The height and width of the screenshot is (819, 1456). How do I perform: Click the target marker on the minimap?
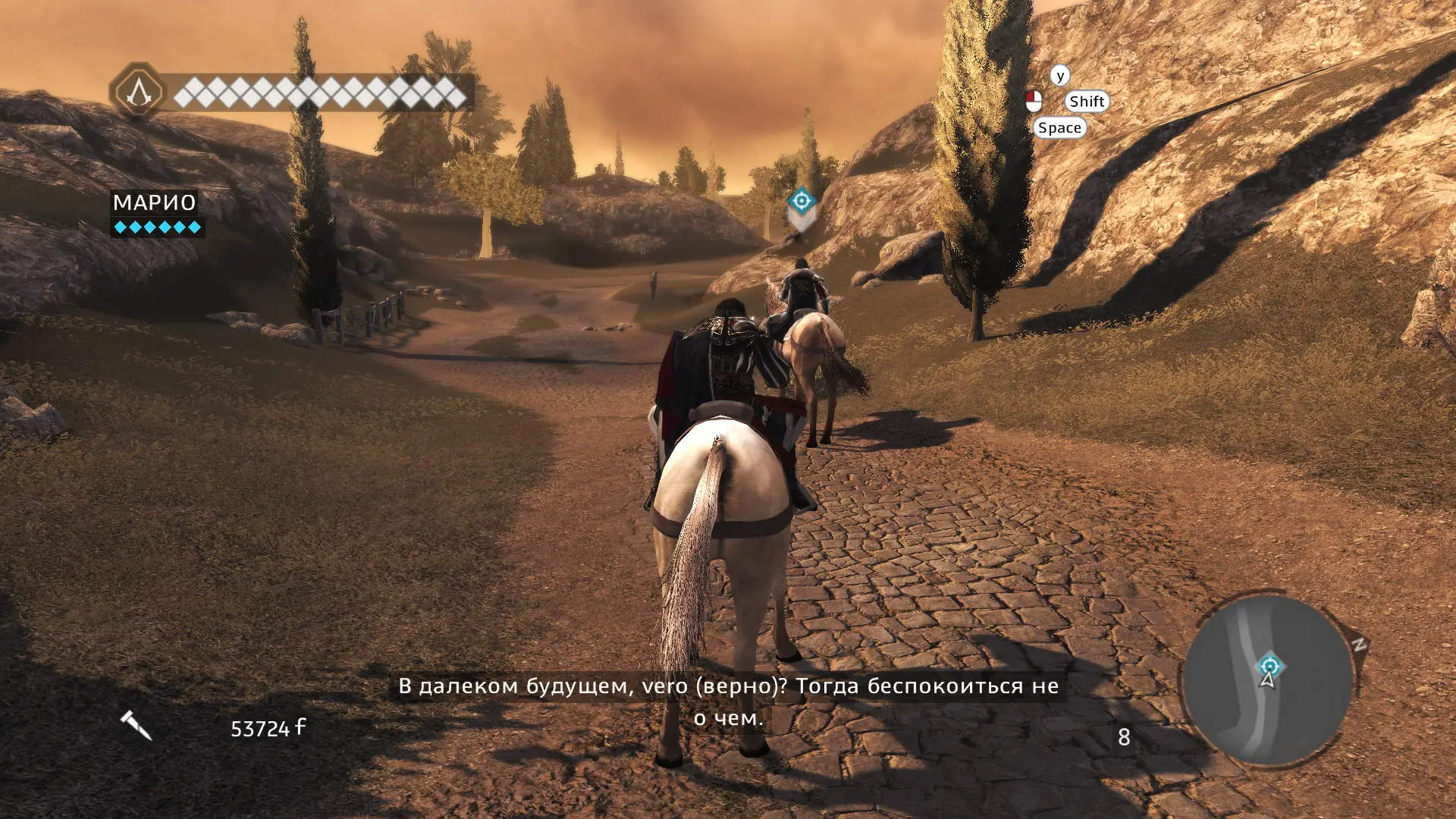[1269, 667]
